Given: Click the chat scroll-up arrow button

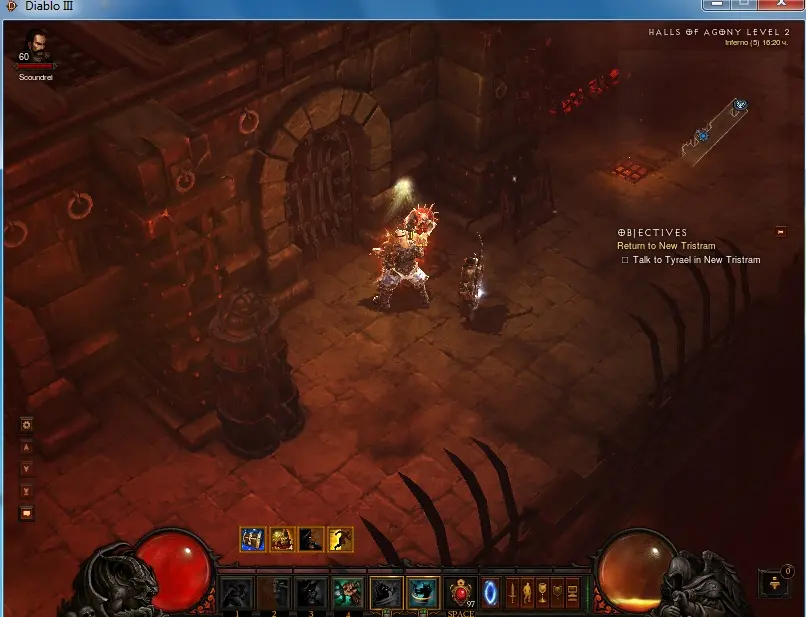Looking at the screenshot, I should (x=27, y=447).
